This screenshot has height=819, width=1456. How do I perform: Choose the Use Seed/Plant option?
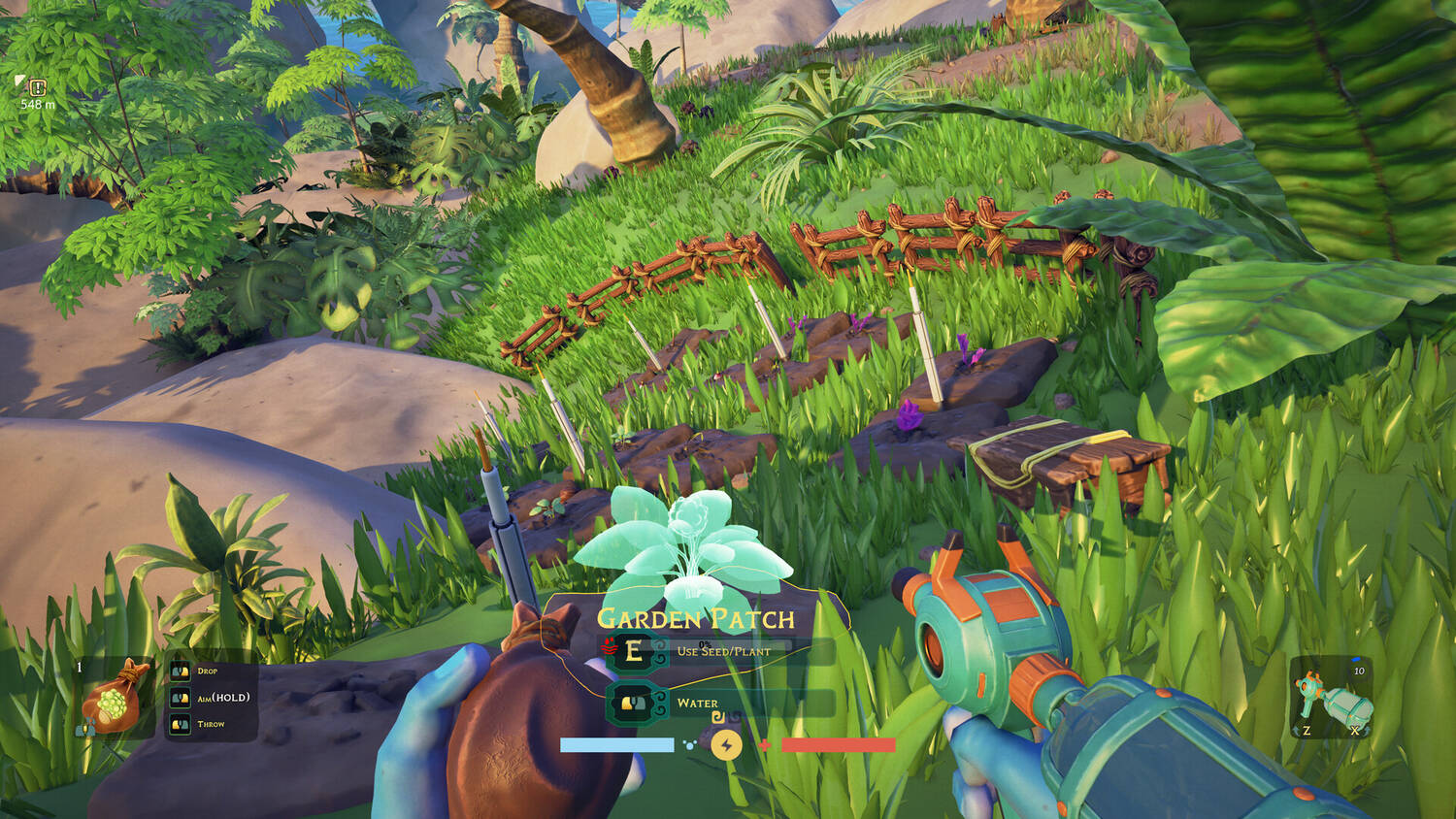click(722, 651)
